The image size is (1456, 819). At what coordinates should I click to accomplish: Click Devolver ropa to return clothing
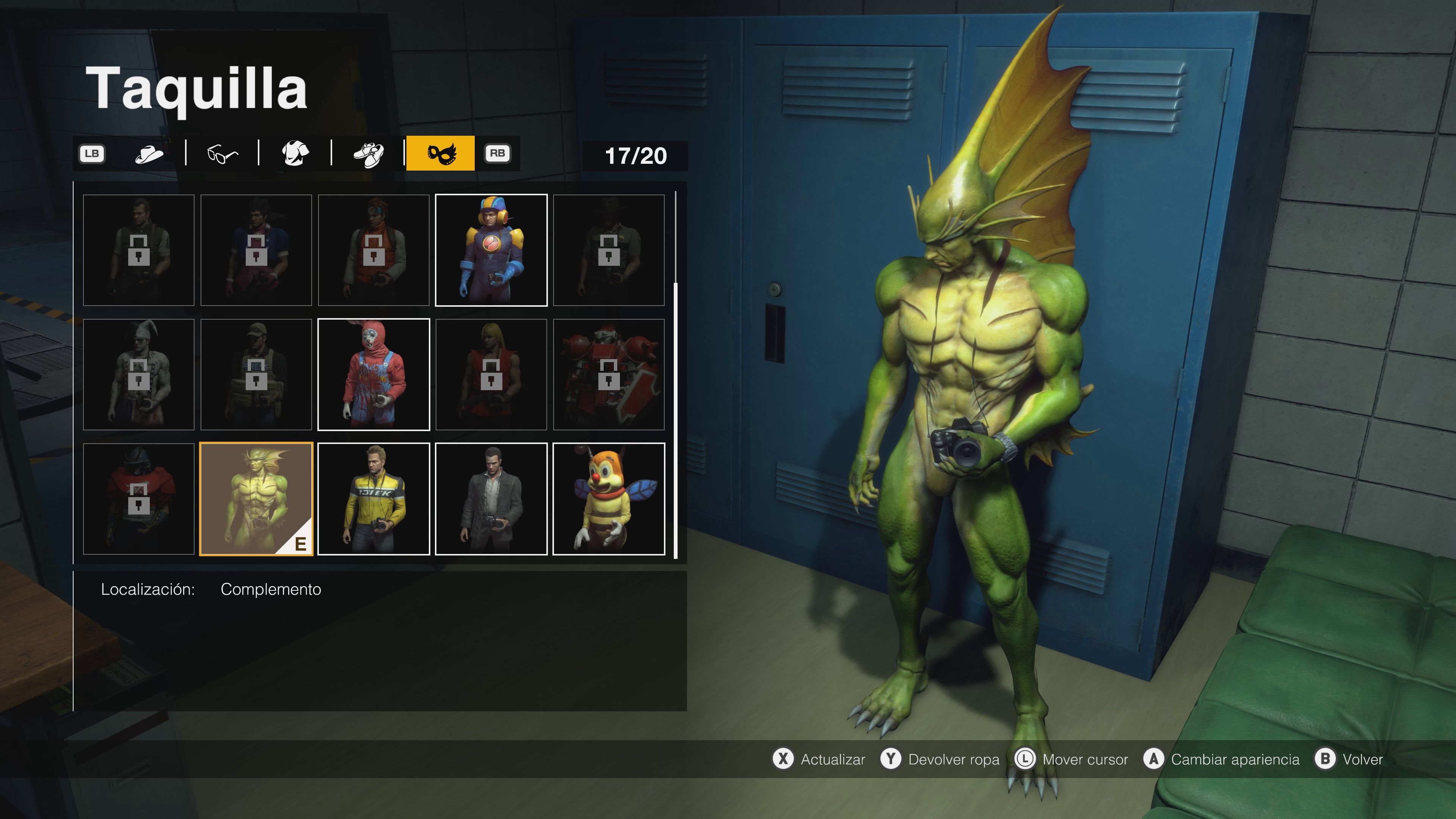click(x=954, y=759)
